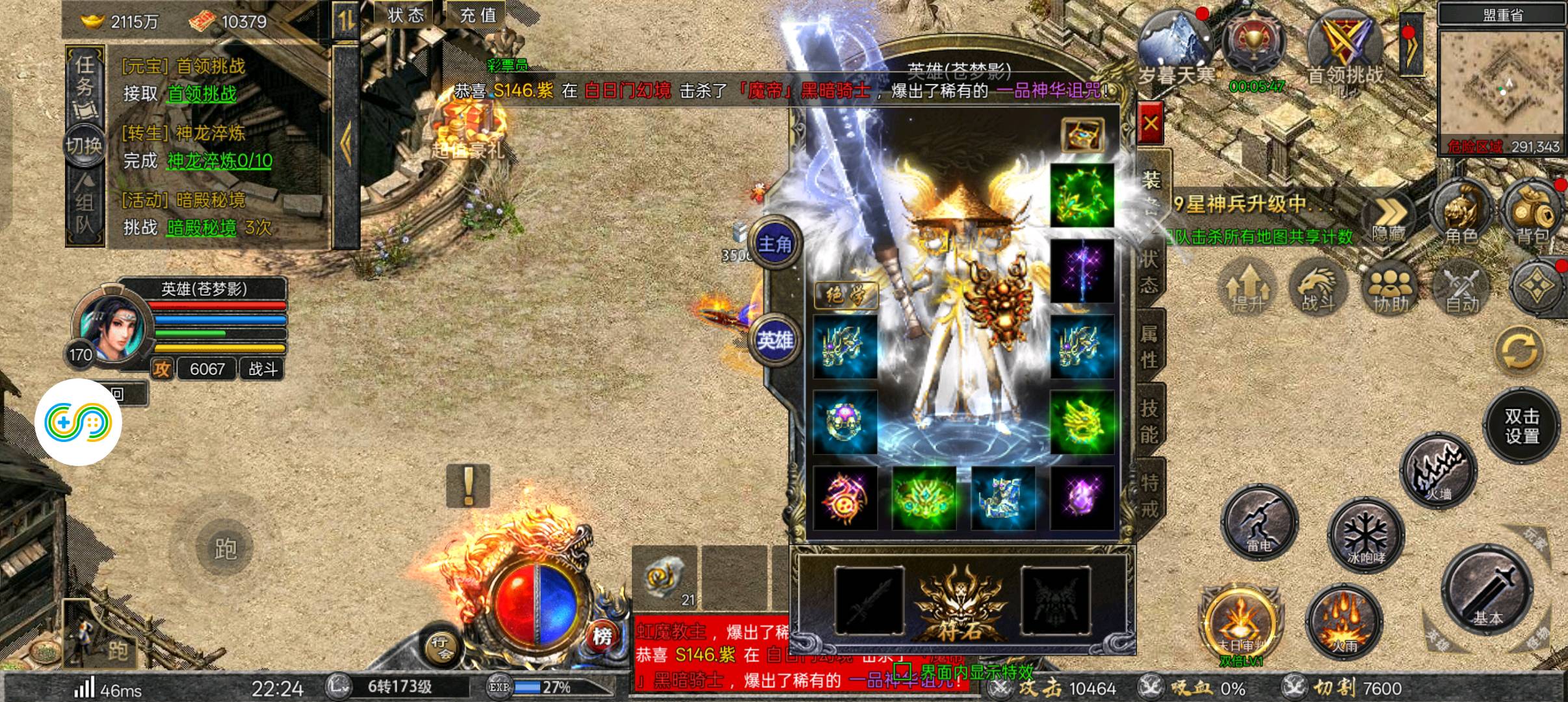Open the 背包 backpack

click(x=1532, y=213)
